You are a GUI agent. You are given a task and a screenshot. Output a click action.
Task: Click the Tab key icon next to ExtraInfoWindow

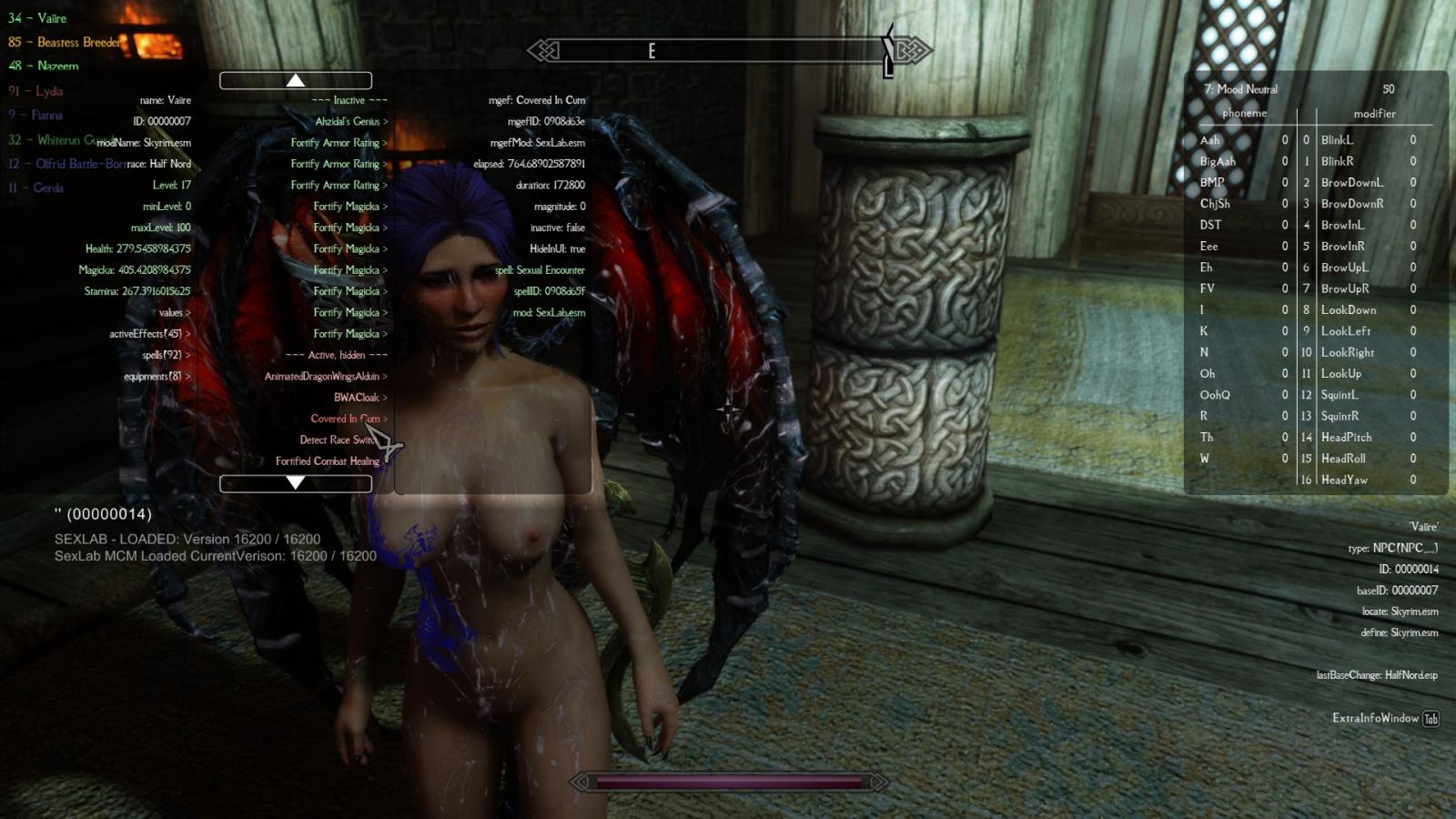pos(1432,718)
